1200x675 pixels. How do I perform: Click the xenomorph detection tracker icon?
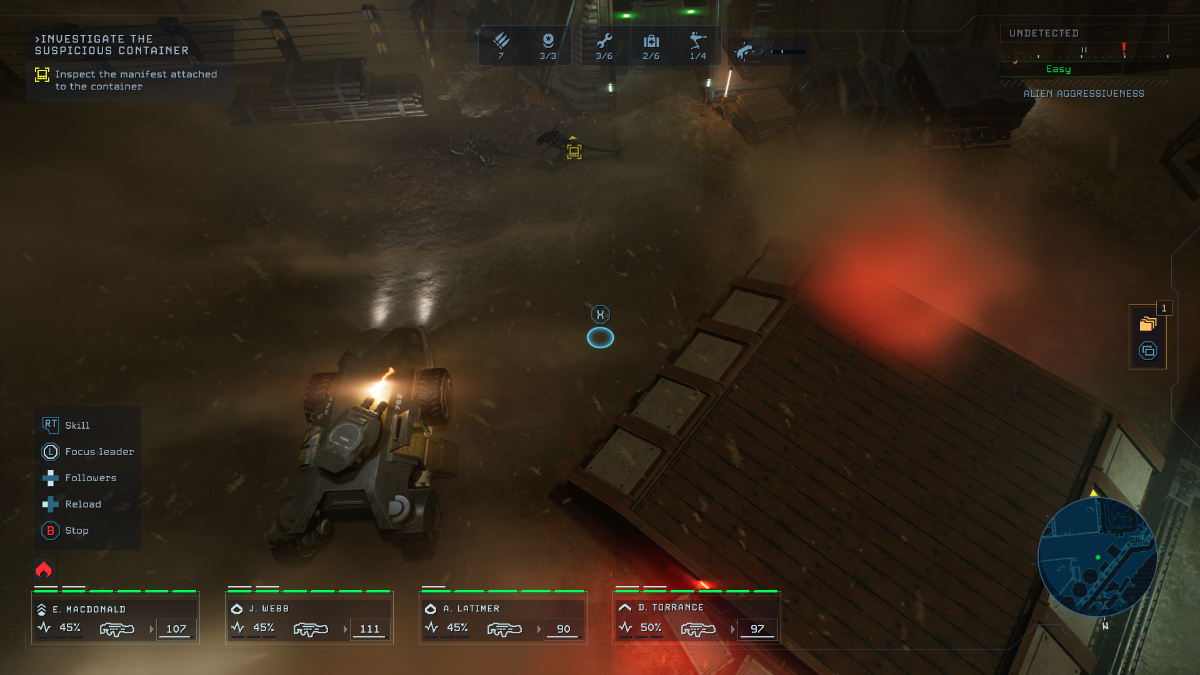[x=745, y=50]
